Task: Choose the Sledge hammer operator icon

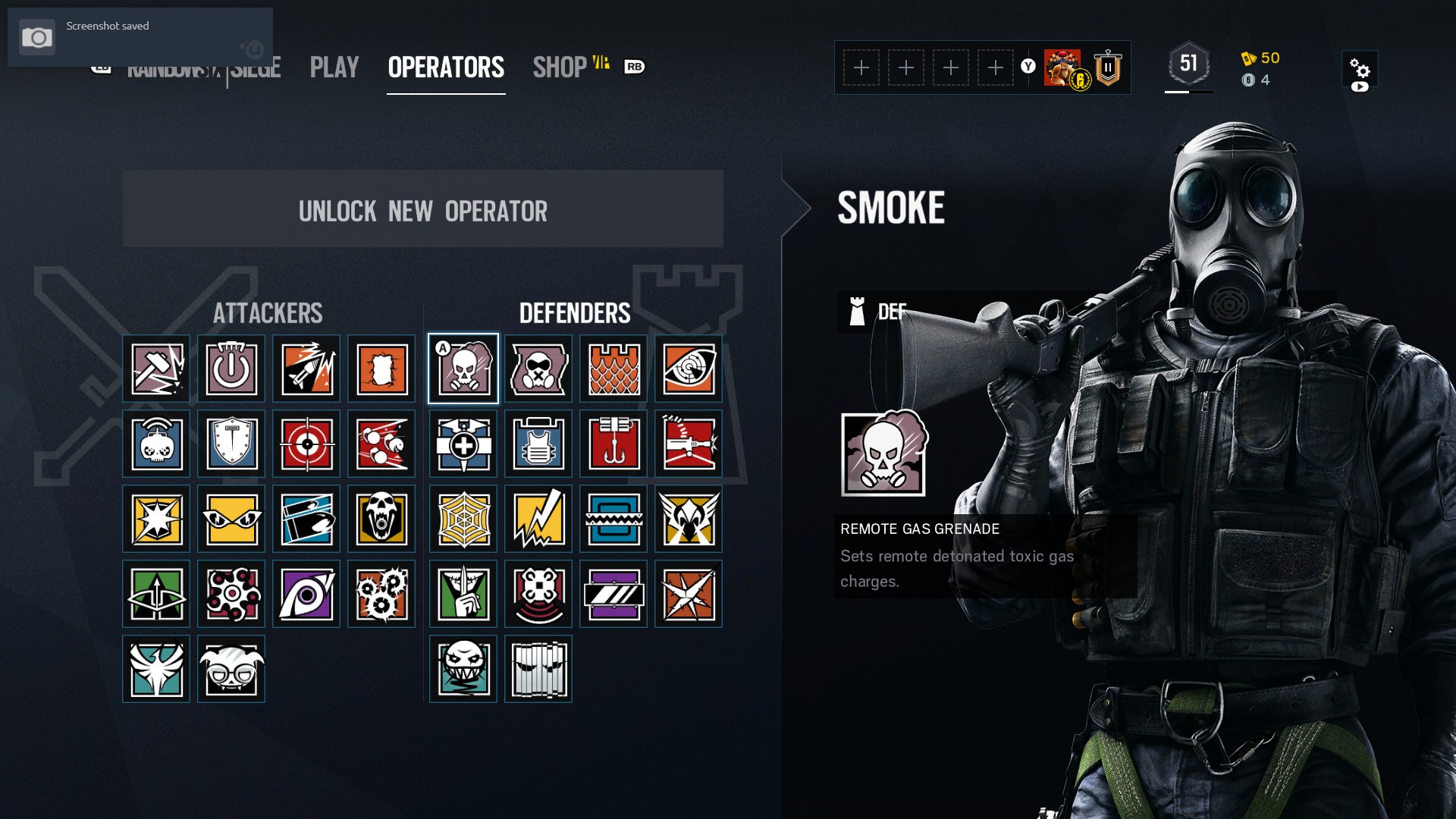Action: (156, 369)
